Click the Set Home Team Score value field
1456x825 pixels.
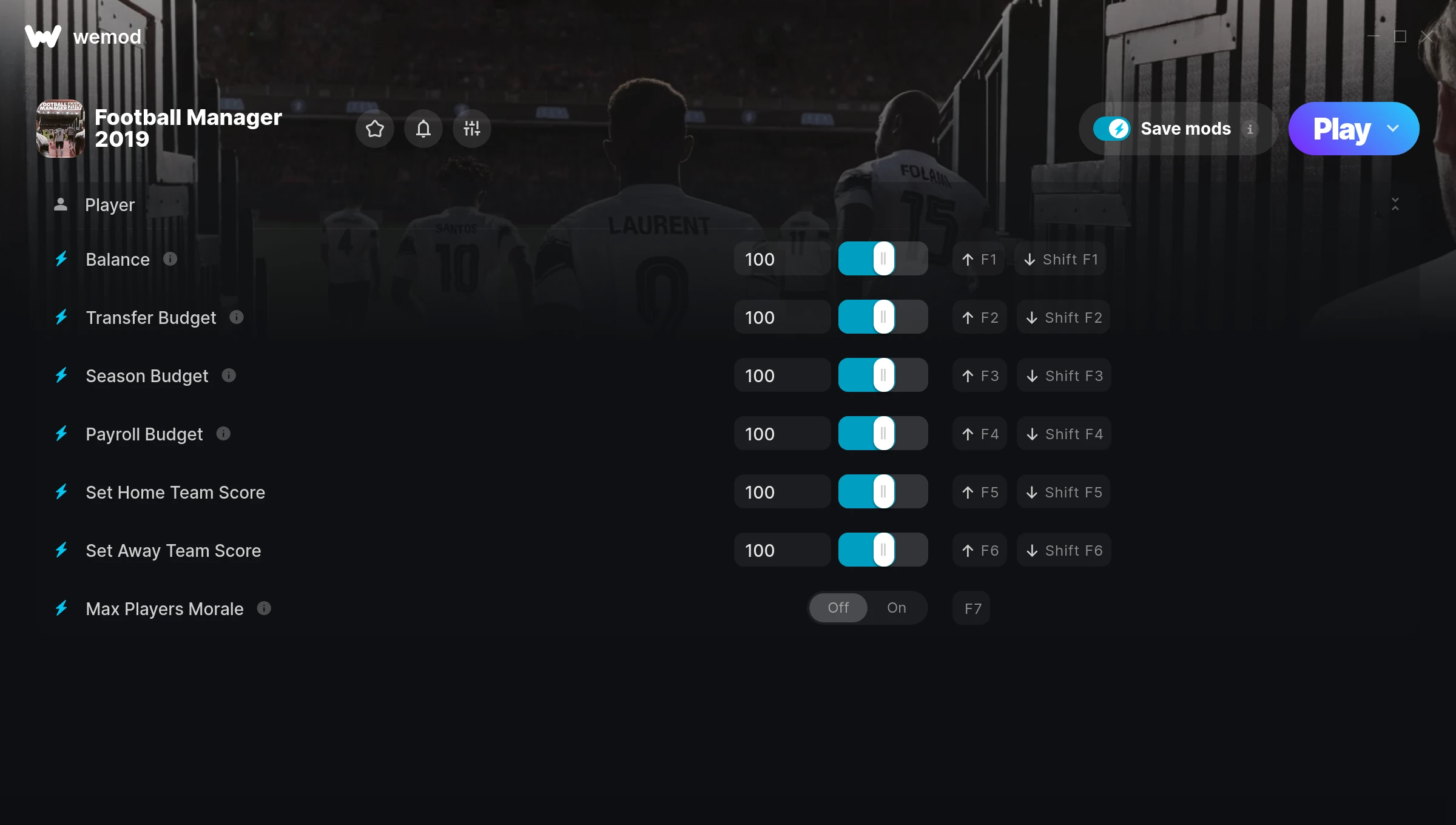point(781,491)
